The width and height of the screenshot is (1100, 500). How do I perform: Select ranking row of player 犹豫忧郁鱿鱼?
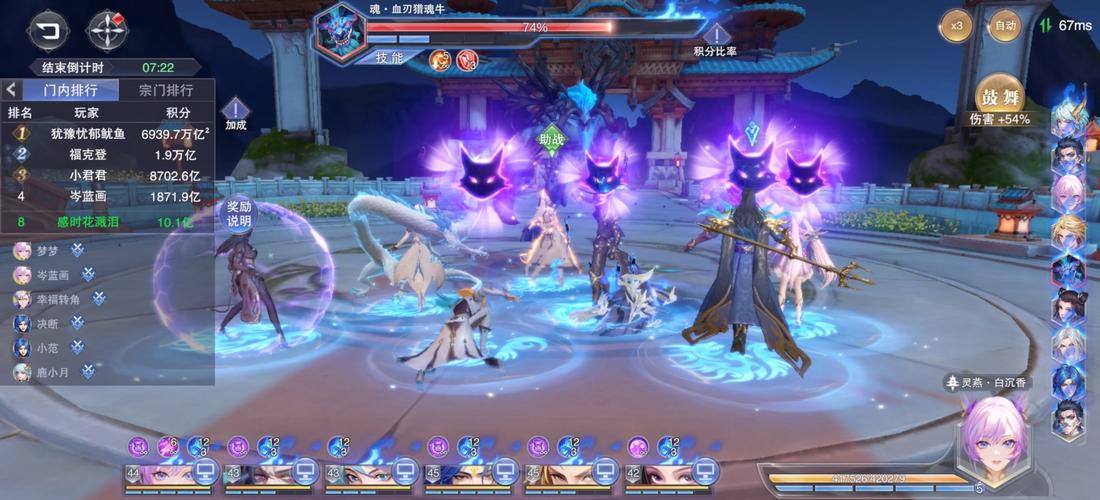[x=110, y=133]
